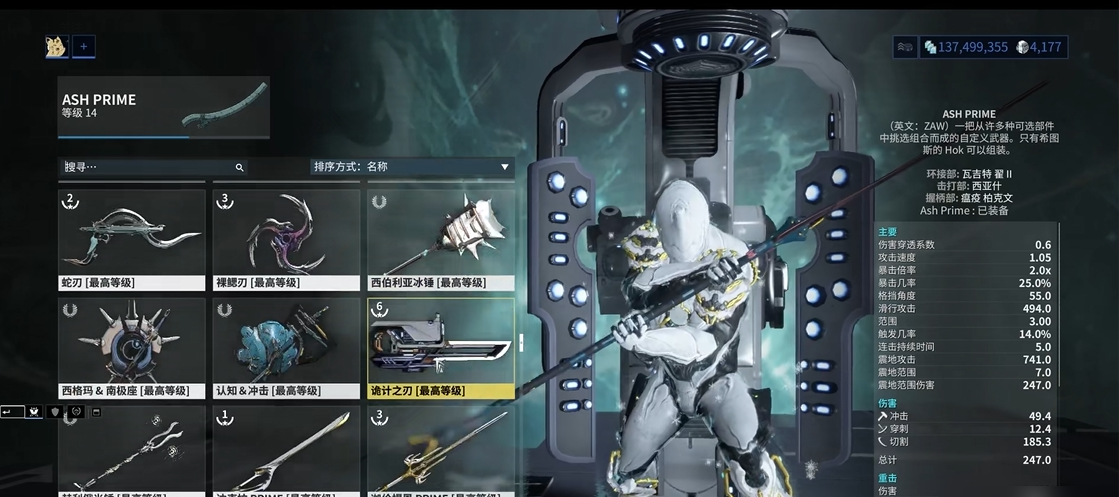This screenshot has width=1119, height=497.
Task: Choose the 裸鳃刃 weapon tile
Action: coord(286,239)
